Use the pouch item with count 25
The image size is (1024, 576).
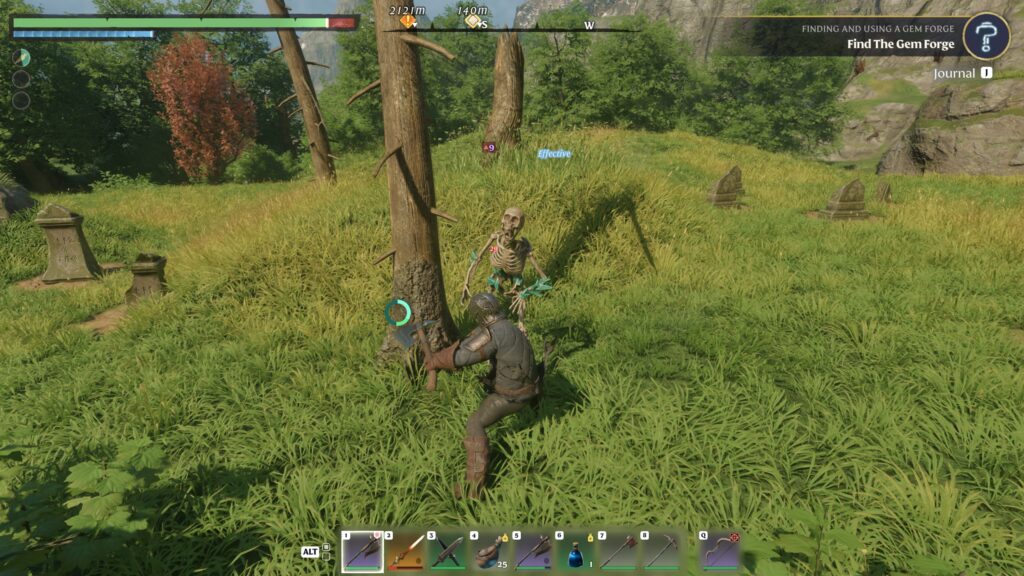(x=491, y=551)
